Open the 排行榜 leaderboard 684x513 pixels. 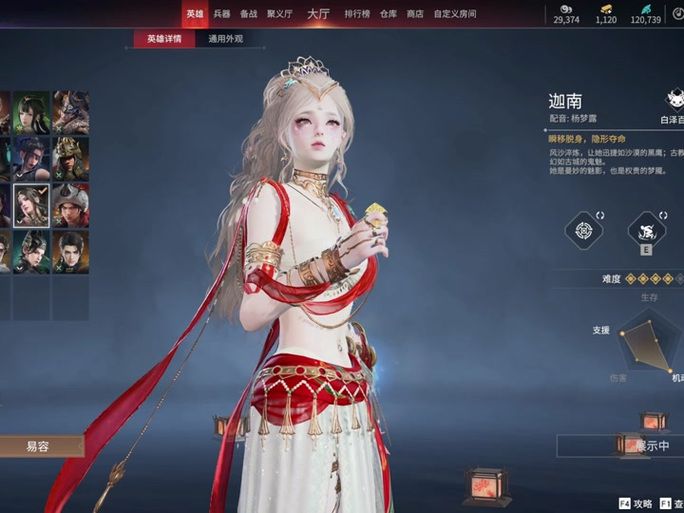[x=357, y=14]
